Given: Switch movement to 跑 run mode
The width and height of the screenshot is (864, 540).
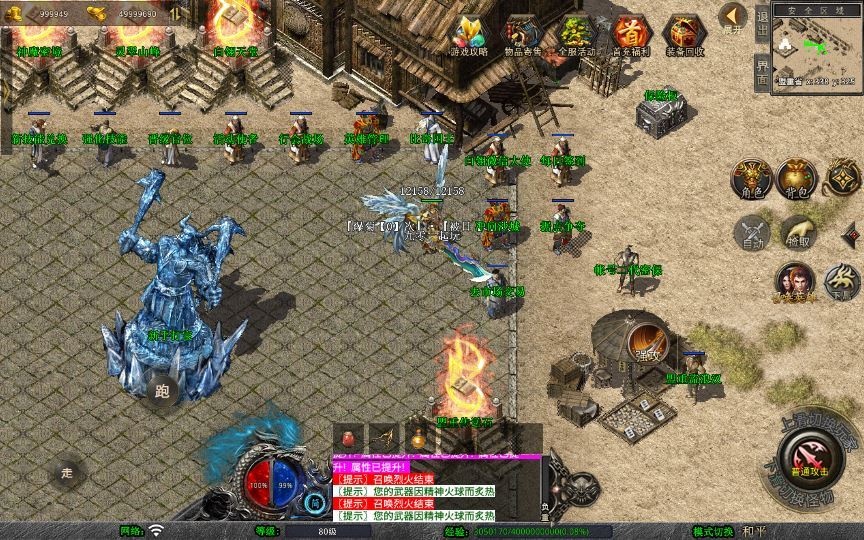Looking at the screenshot, I should [x=163, y=390].
